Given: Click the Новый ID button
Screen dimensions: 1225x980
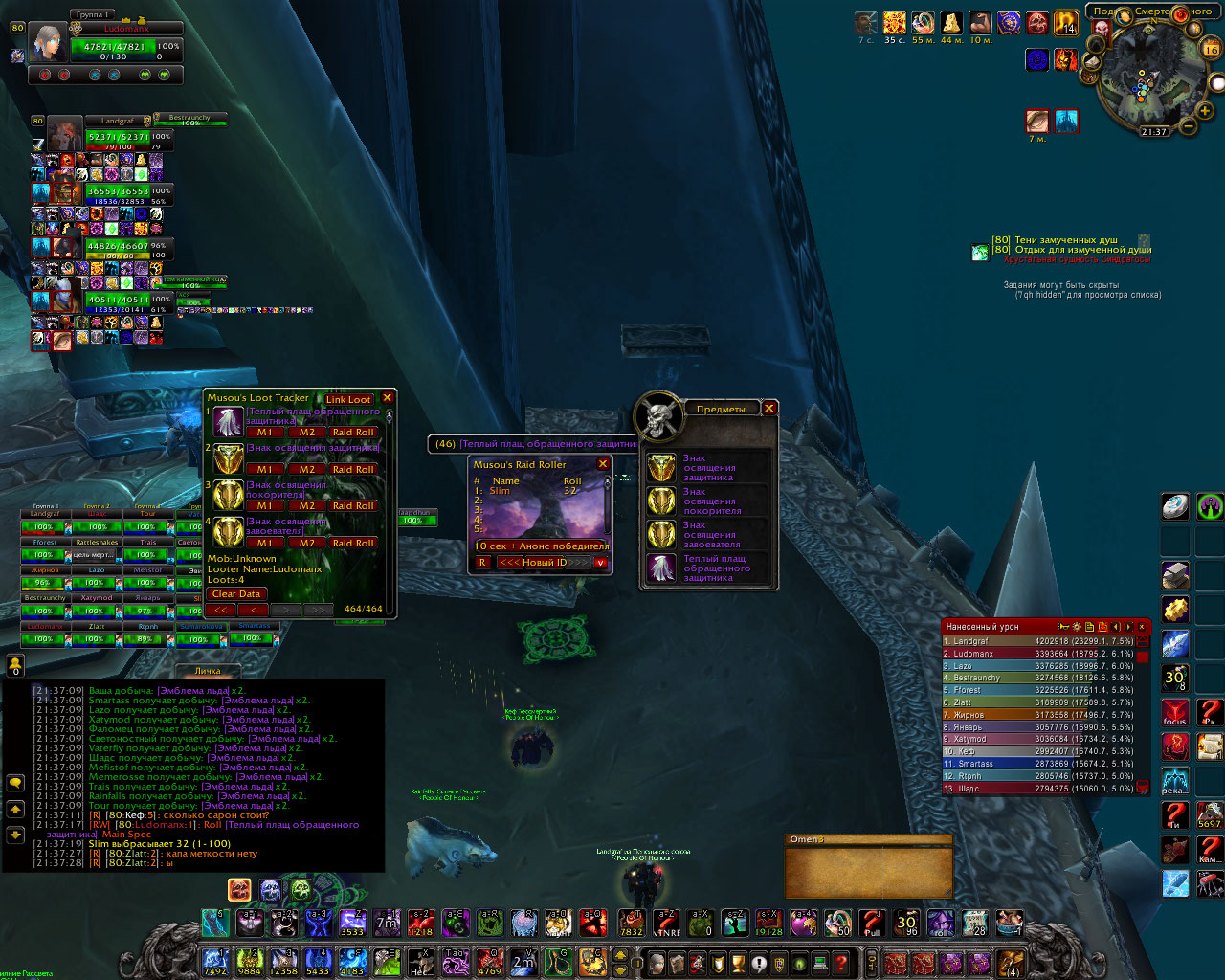Looking at the screenshot, I should coord(544,562).
